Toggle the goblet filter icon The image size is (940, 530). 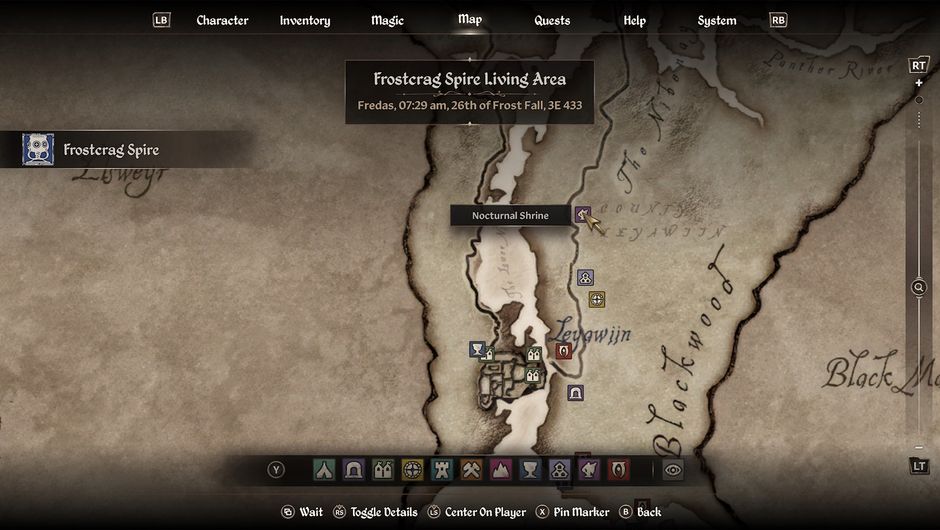[x=530, y=469]
